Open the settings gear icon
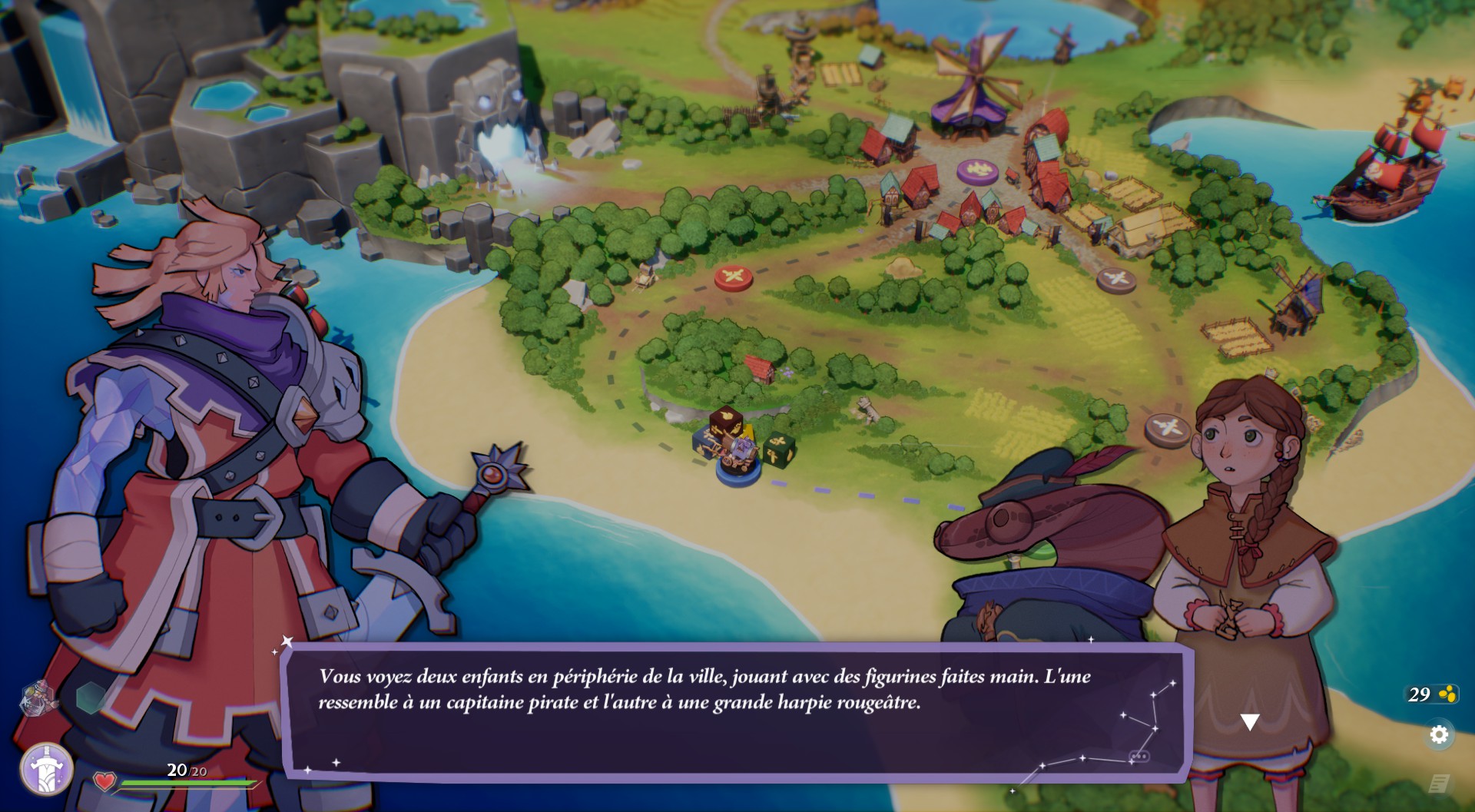 1439,734
